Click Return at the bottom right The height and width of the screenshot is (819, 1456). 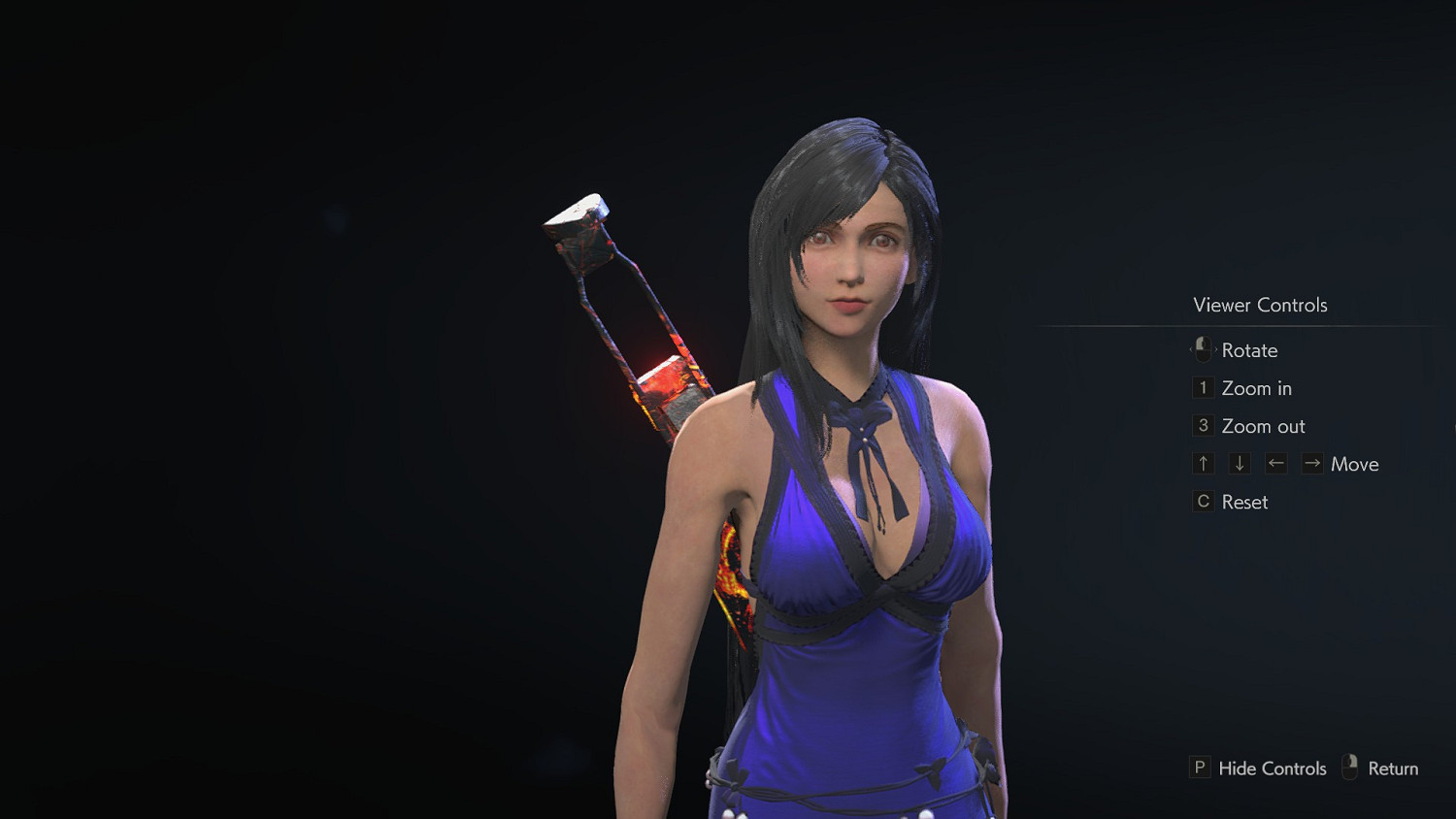1395,768
